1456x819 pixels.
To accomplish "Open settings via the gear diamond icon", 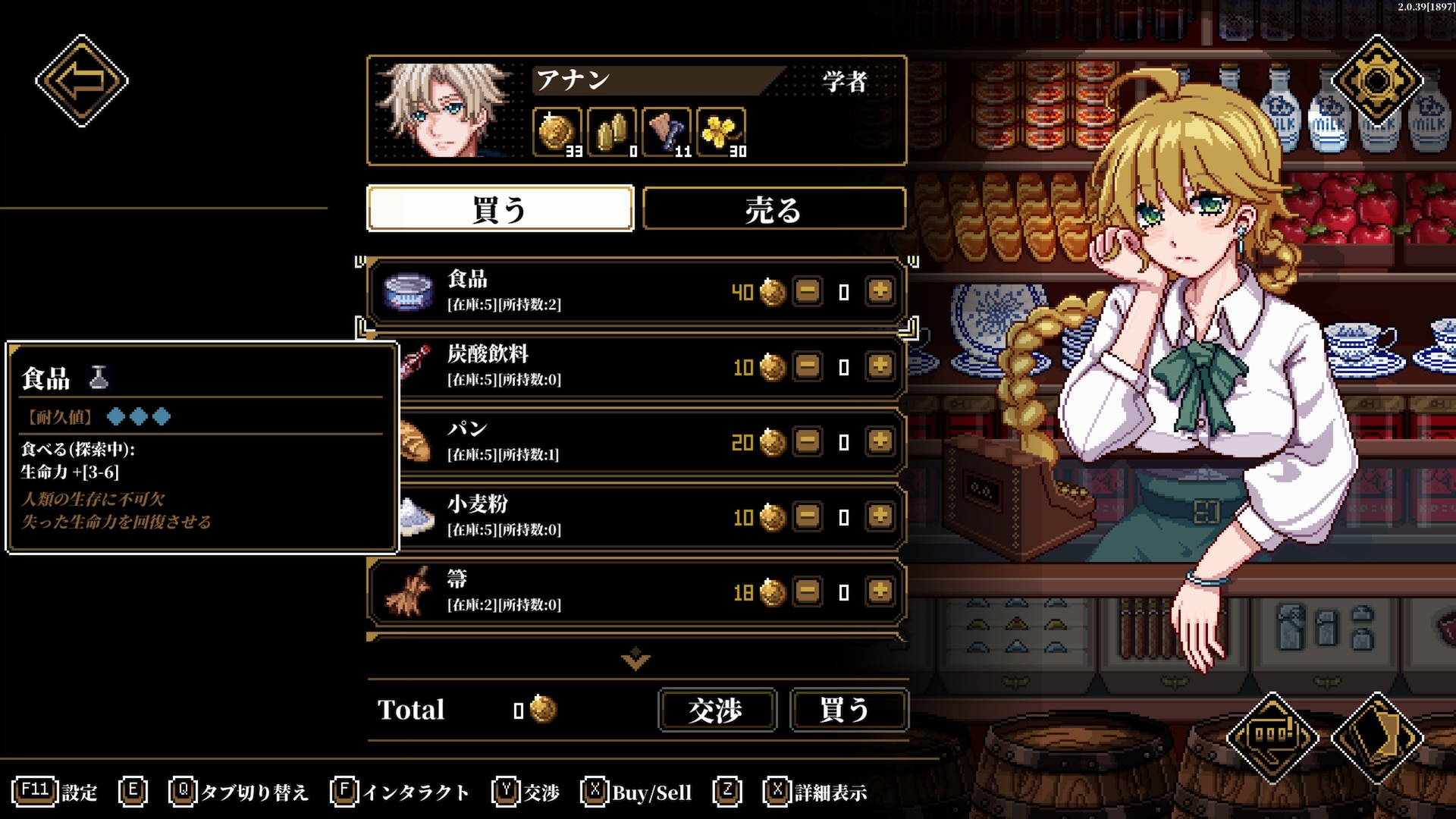I will tap(1377, 80).
